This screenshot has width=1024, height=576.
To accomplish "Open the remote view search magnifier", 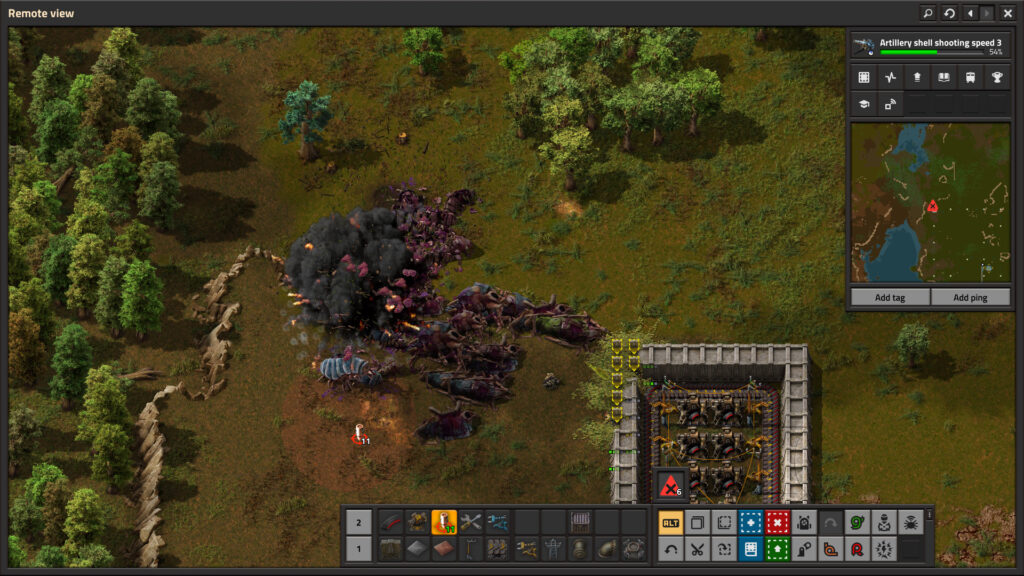I will pyautogui.click(x=928, y=13).
